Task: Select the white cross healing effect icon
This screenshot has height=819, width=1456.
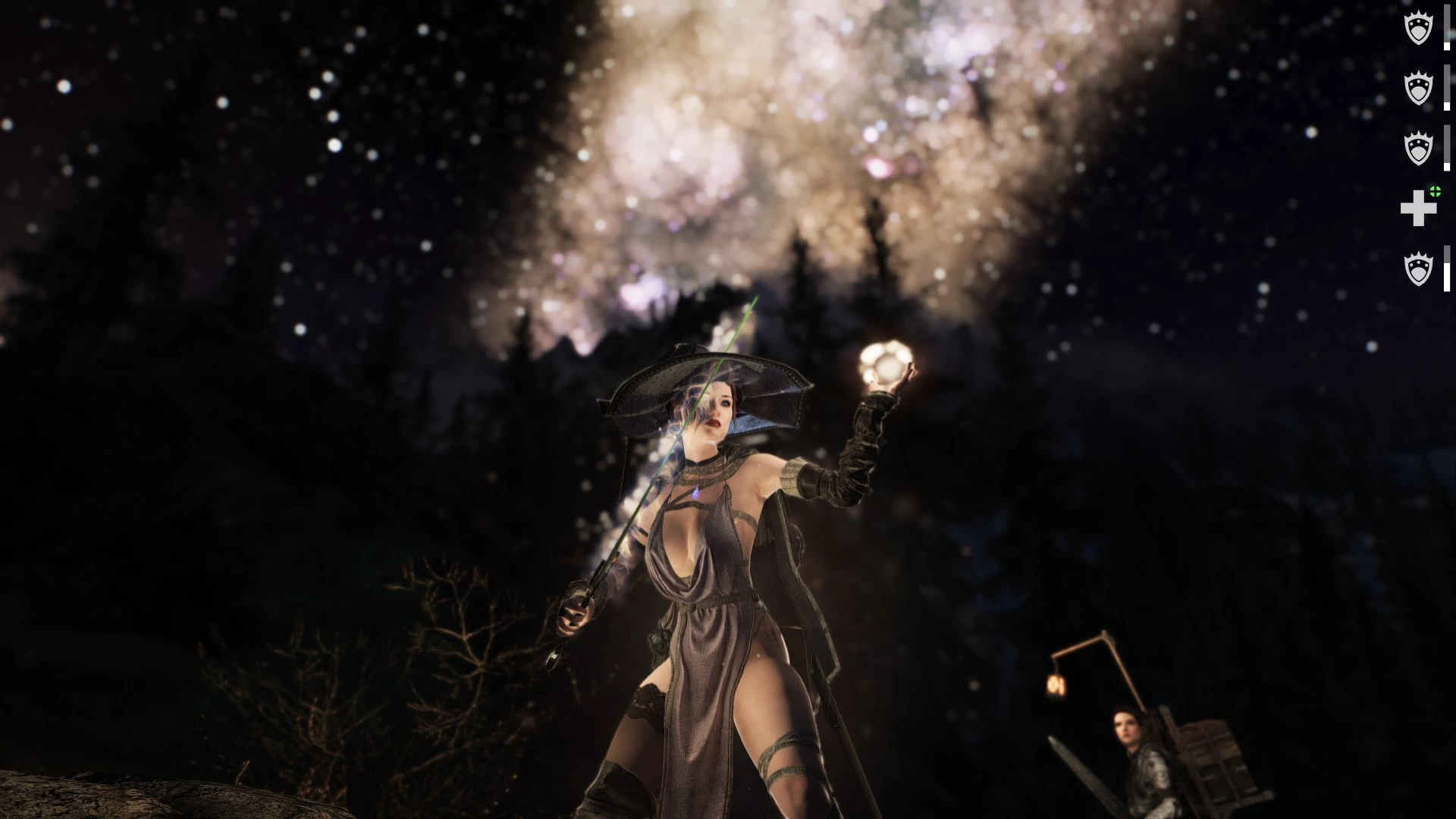Action: coord(1418,209)
